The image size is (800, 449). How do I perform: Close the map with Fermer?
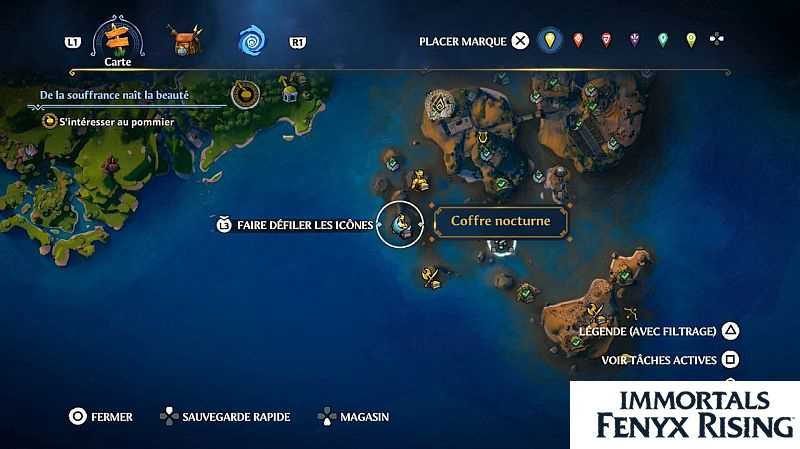coord(100,417)
